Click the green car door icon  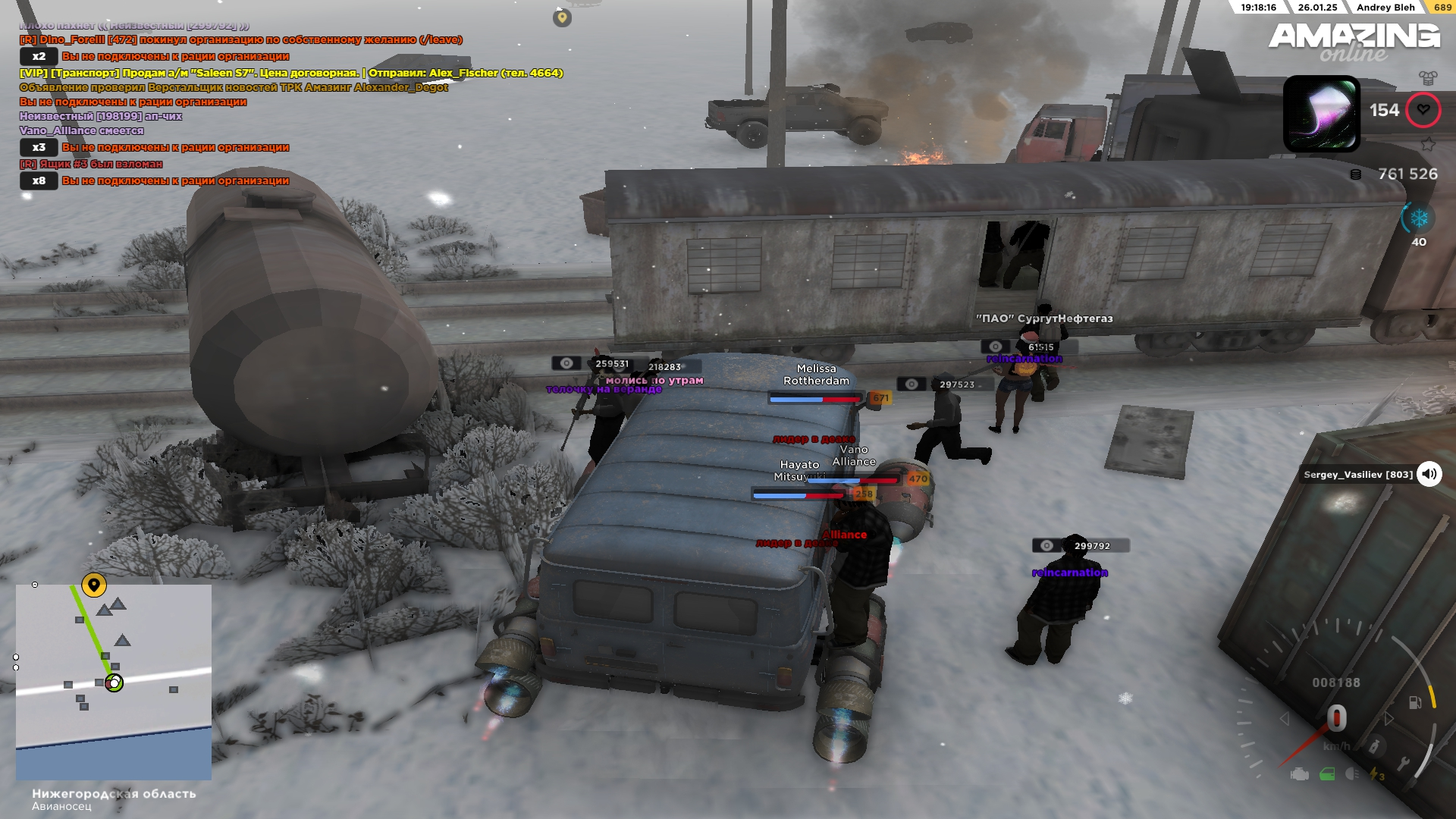1327,774
